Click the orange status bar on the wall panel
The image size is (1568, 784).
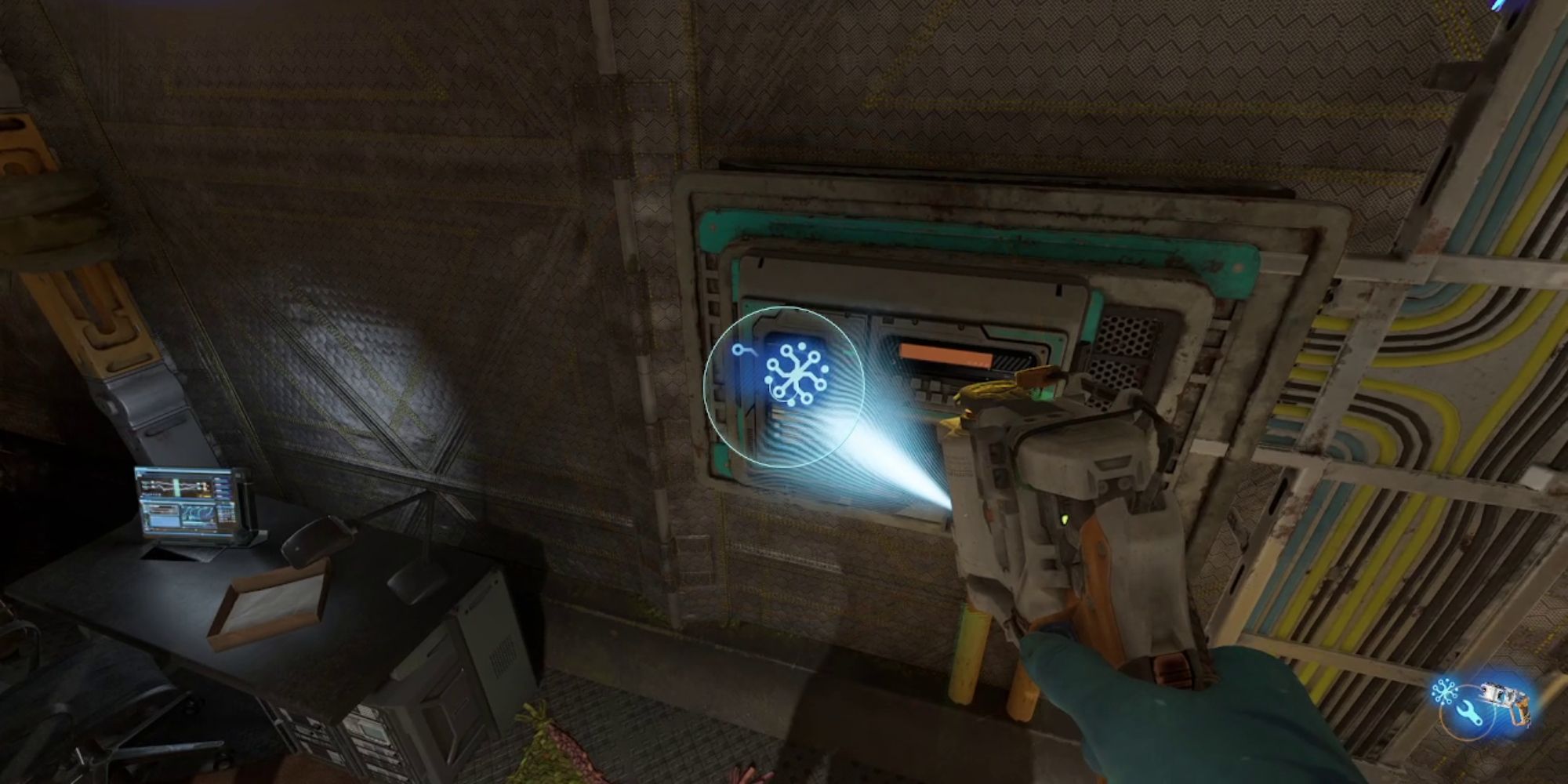click(946, 354)
